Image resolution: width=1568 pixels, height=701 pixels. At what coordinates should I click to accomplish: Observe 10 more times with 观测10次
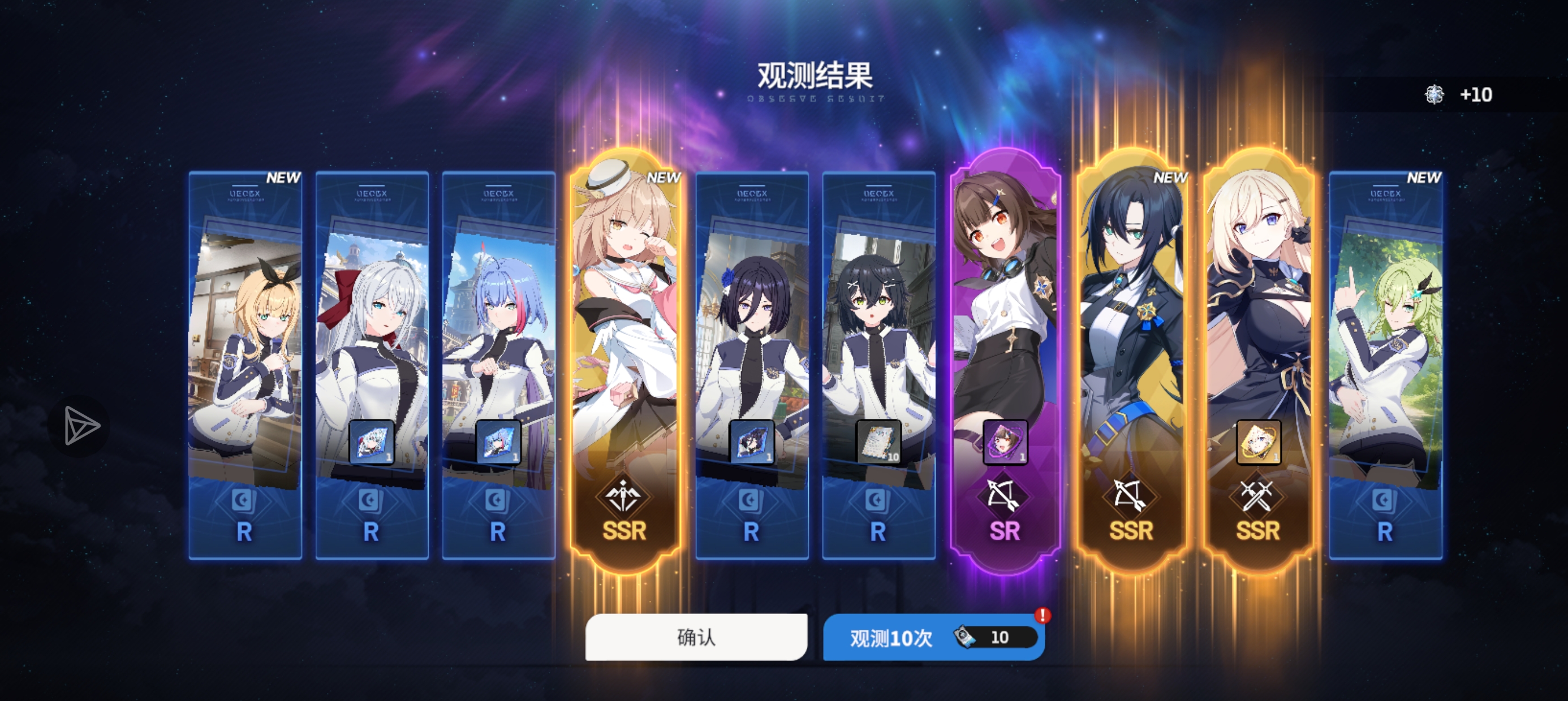pyautogui.click(x=933, y=637)
